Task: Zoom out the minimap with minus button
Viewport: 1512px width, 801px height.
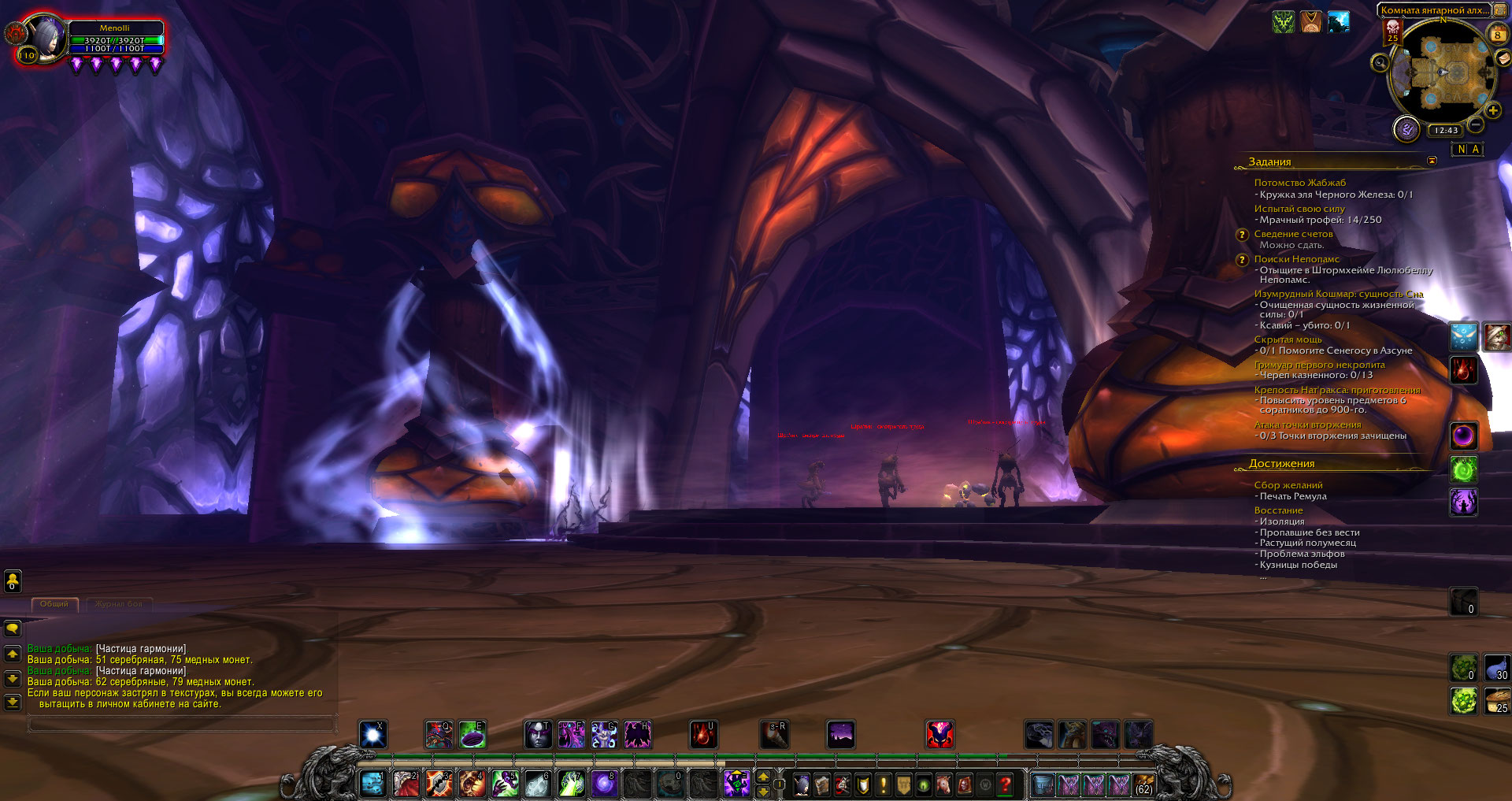Action: [x=1477, y=124]
